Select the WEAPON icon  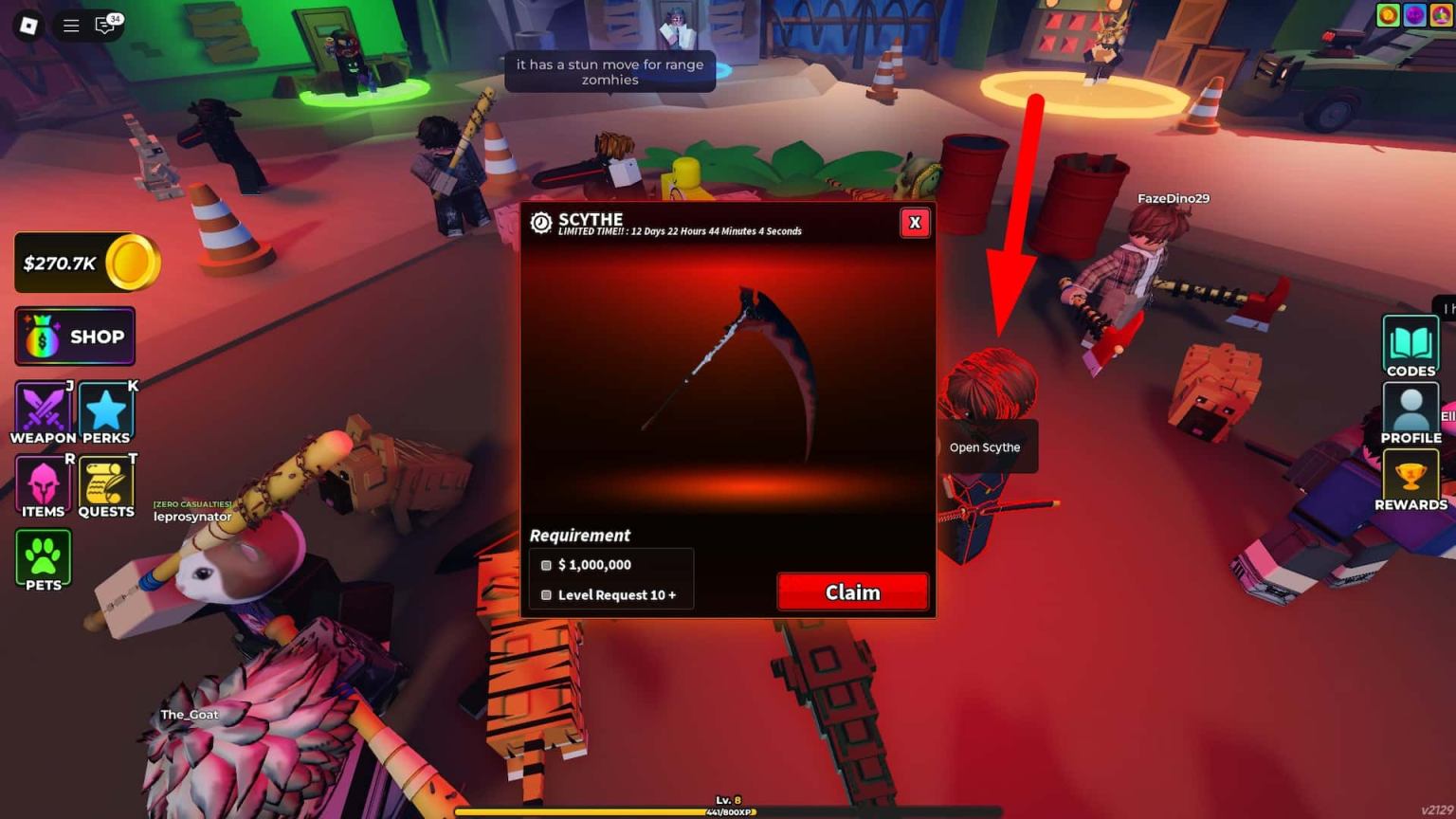[x=42, y=409]
